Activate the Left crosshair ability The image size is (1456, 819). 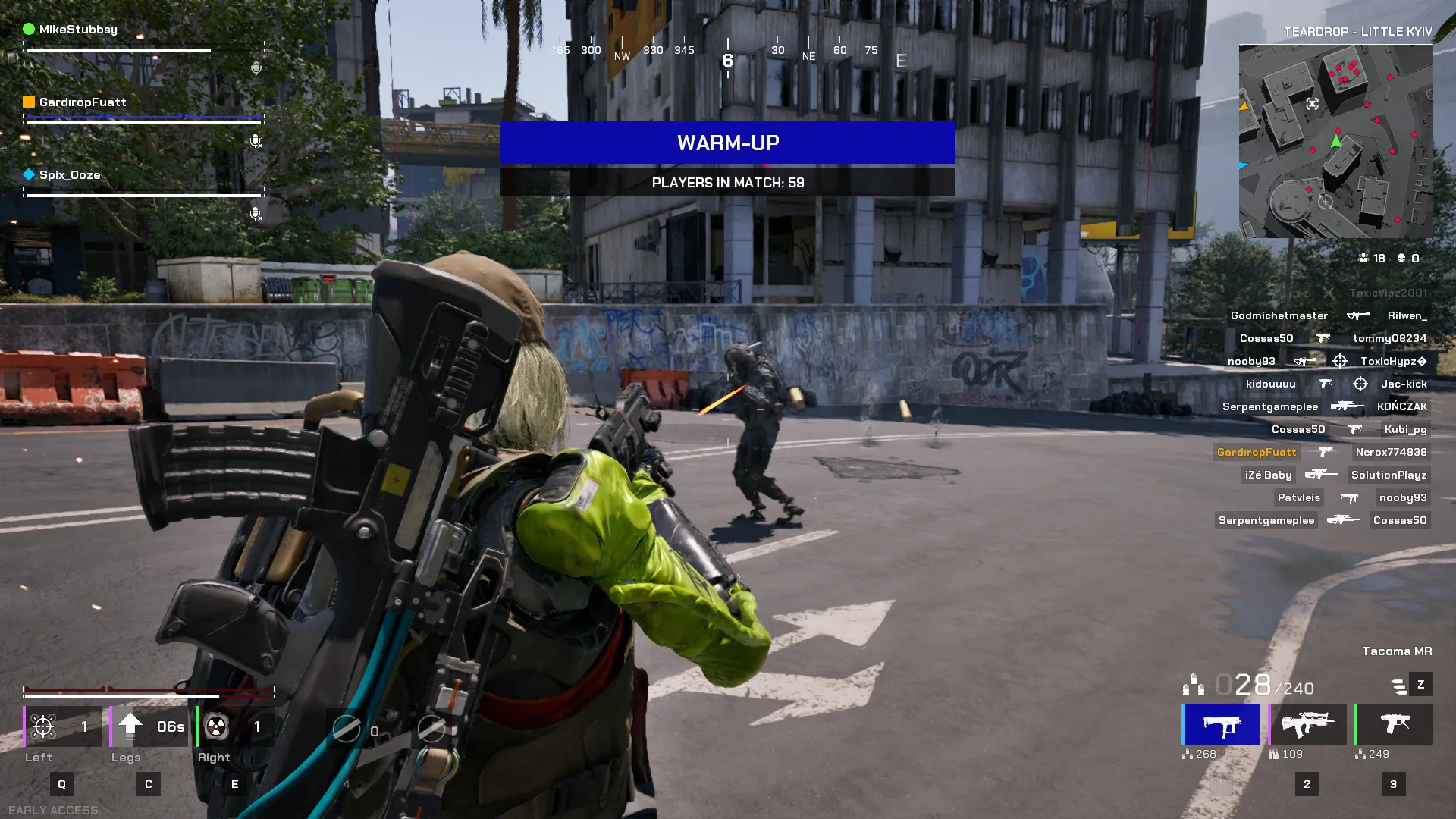[x=62, y=726]
